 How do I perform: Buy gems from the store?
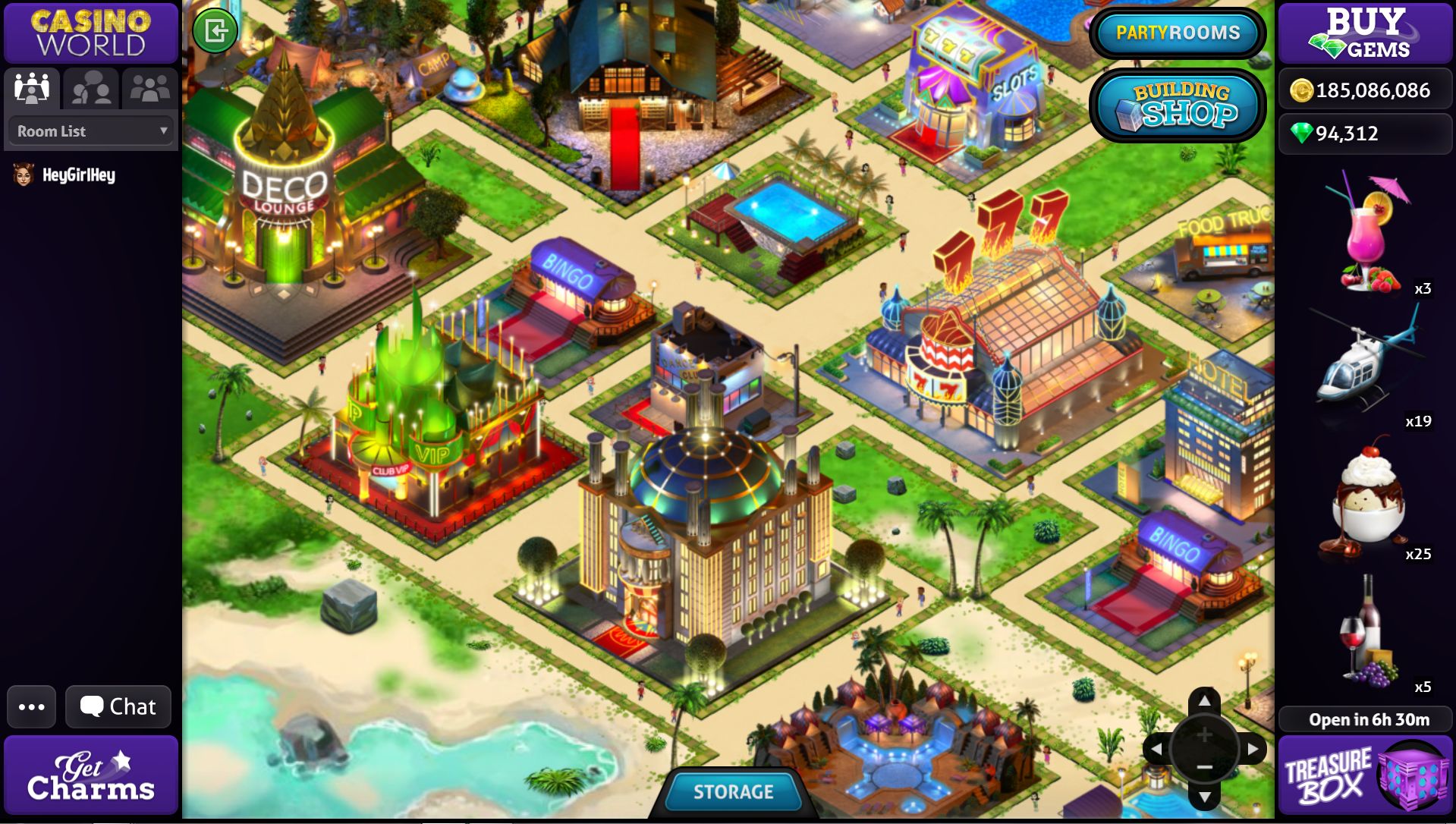[1365, 33]
